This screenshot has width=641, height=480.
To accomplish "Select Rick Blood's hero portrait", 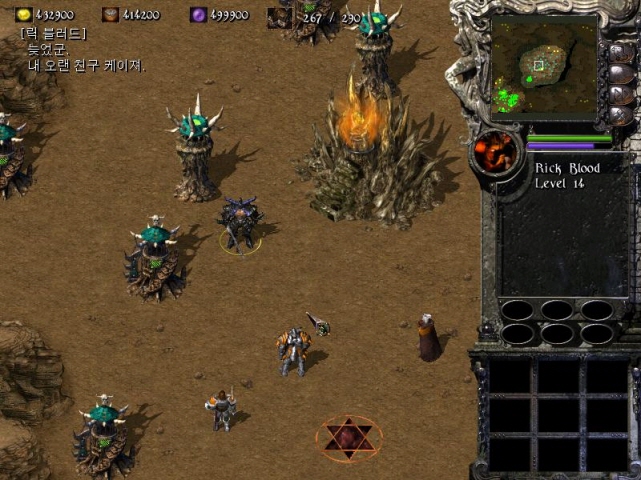I will [x=496, y=153].
